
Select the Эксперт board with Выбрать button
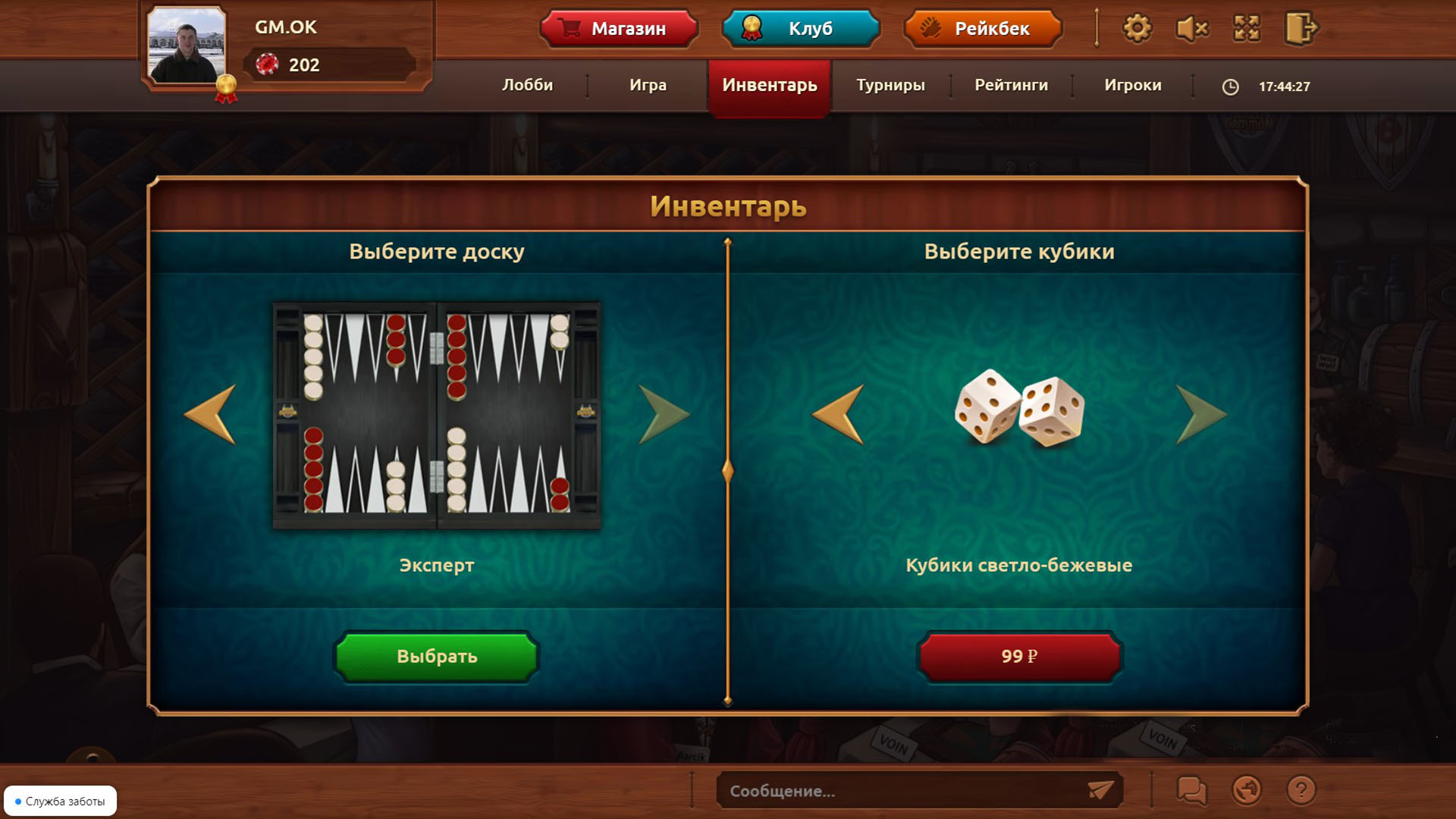click(x=436, y=657)
